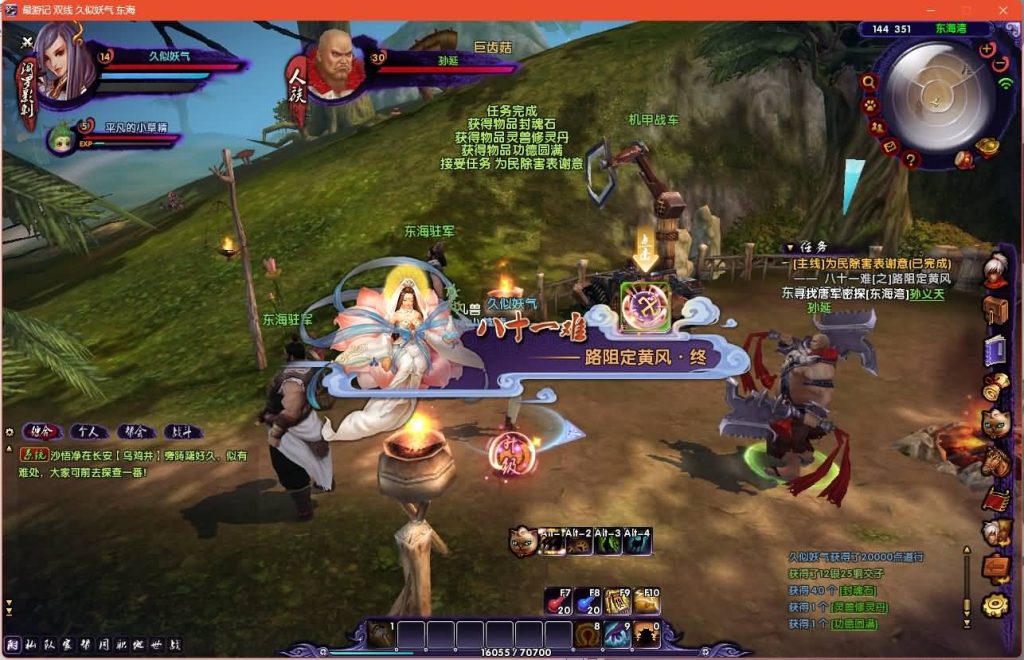Viewport: 1024px width, 660px height.
Task: Open the magnifier search icon beside minimap
Action: point(868,83)
